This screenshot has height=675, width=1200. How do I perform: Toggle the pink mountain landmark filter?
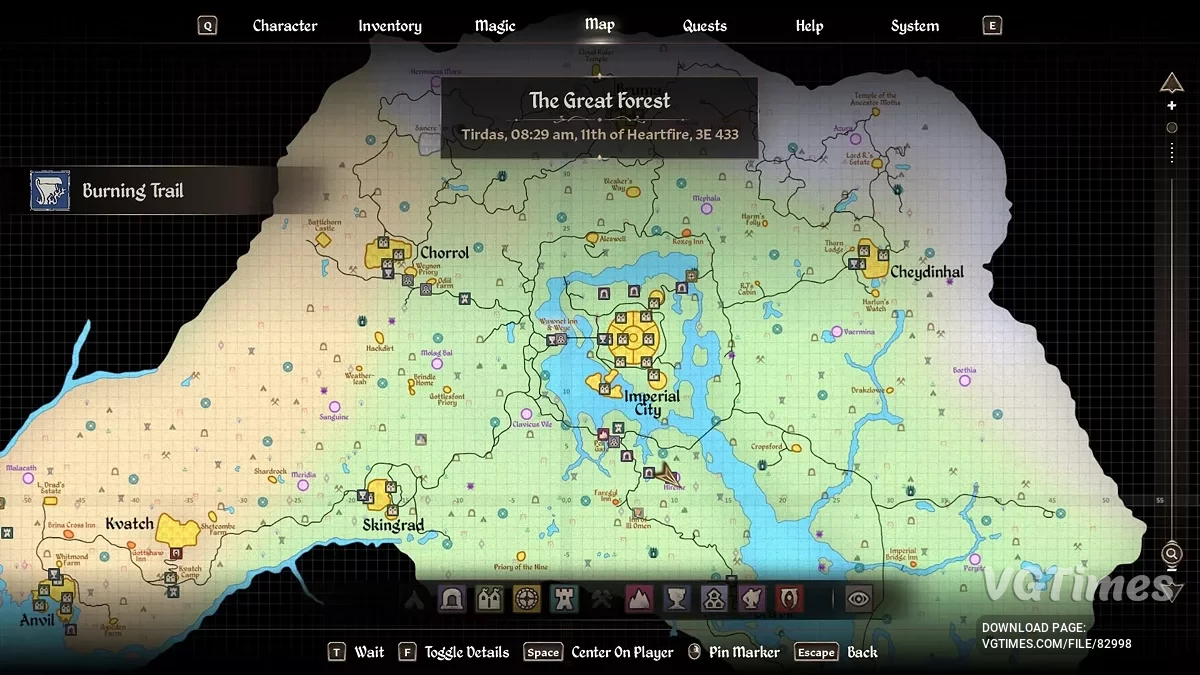click(639, 598)
